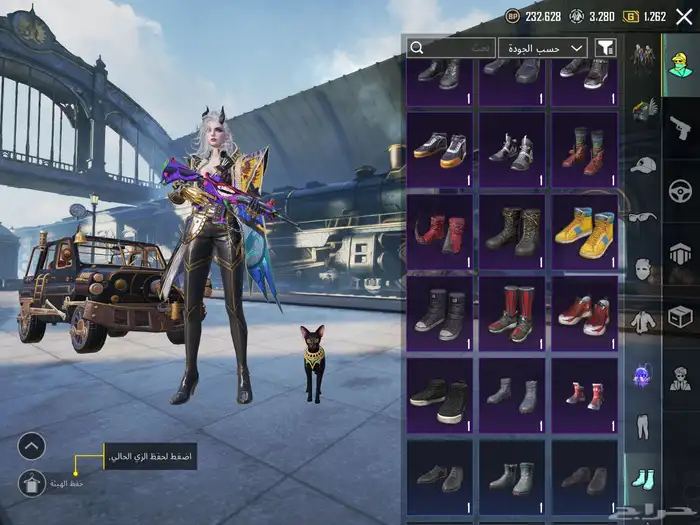Screen dimensions: 700x525
Task: Open the pistol weapons category
Action: pyautogui.click(x=681, y=127)
